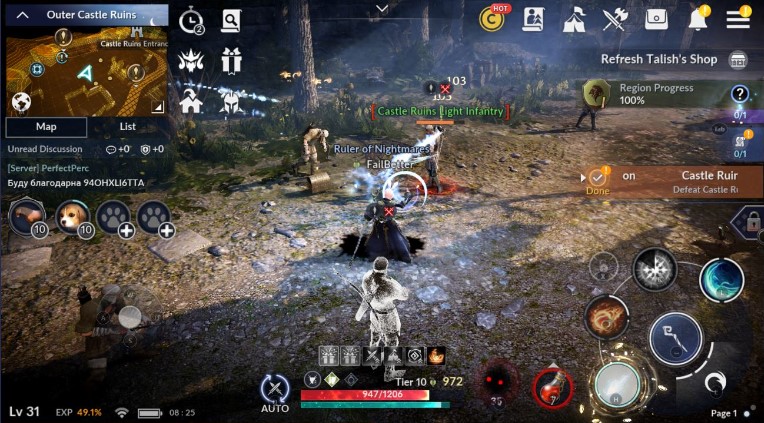Toggle the AUTO combat button
The width and height of the screenshot is (764, 423).
275,392
